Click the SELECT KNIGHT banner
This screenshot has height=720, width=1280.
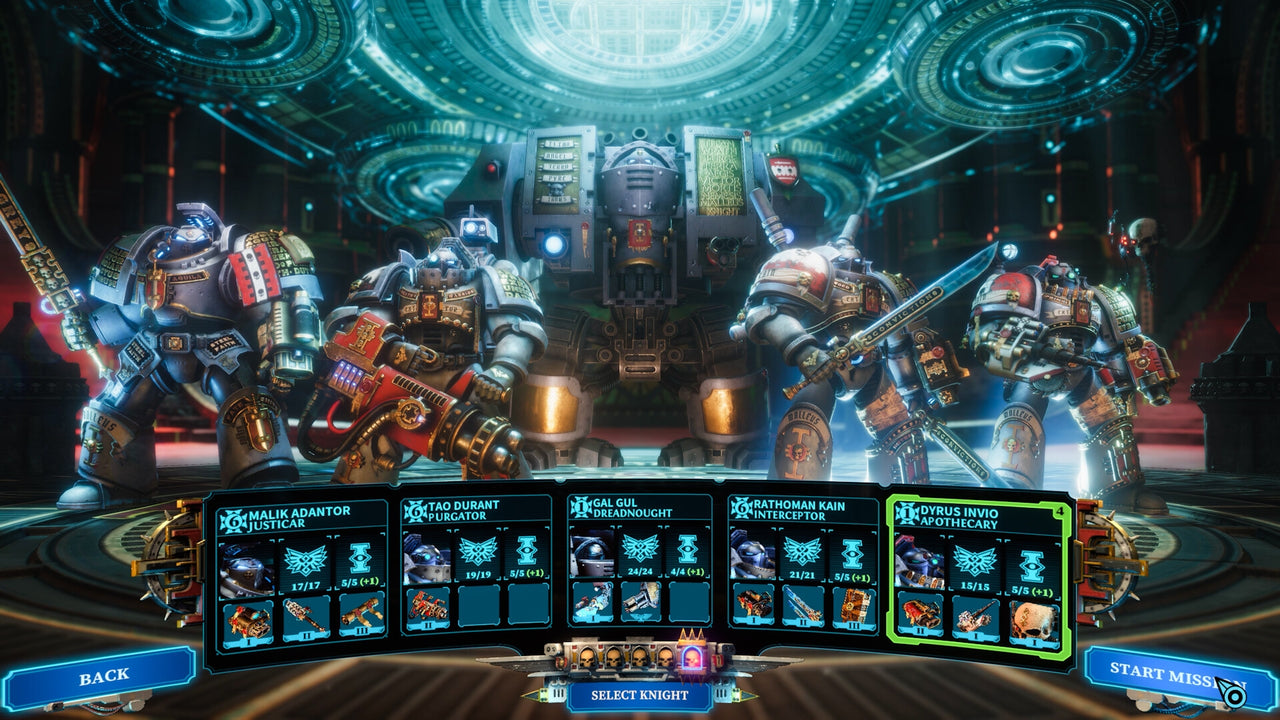pos(640,691)
